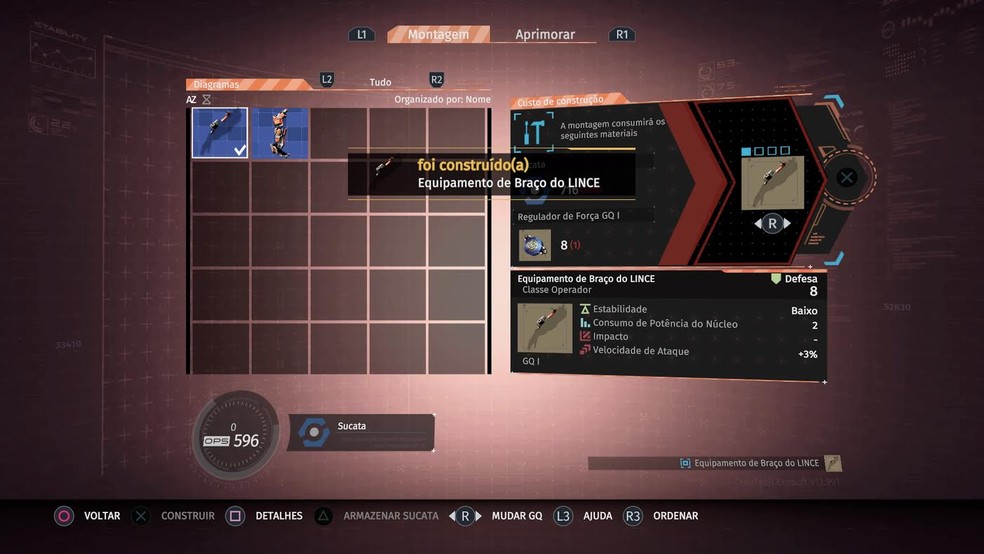Click the AZ sort icon
Image resolution: width=984 pixels, height=554 pixels.
coord(191,100)
